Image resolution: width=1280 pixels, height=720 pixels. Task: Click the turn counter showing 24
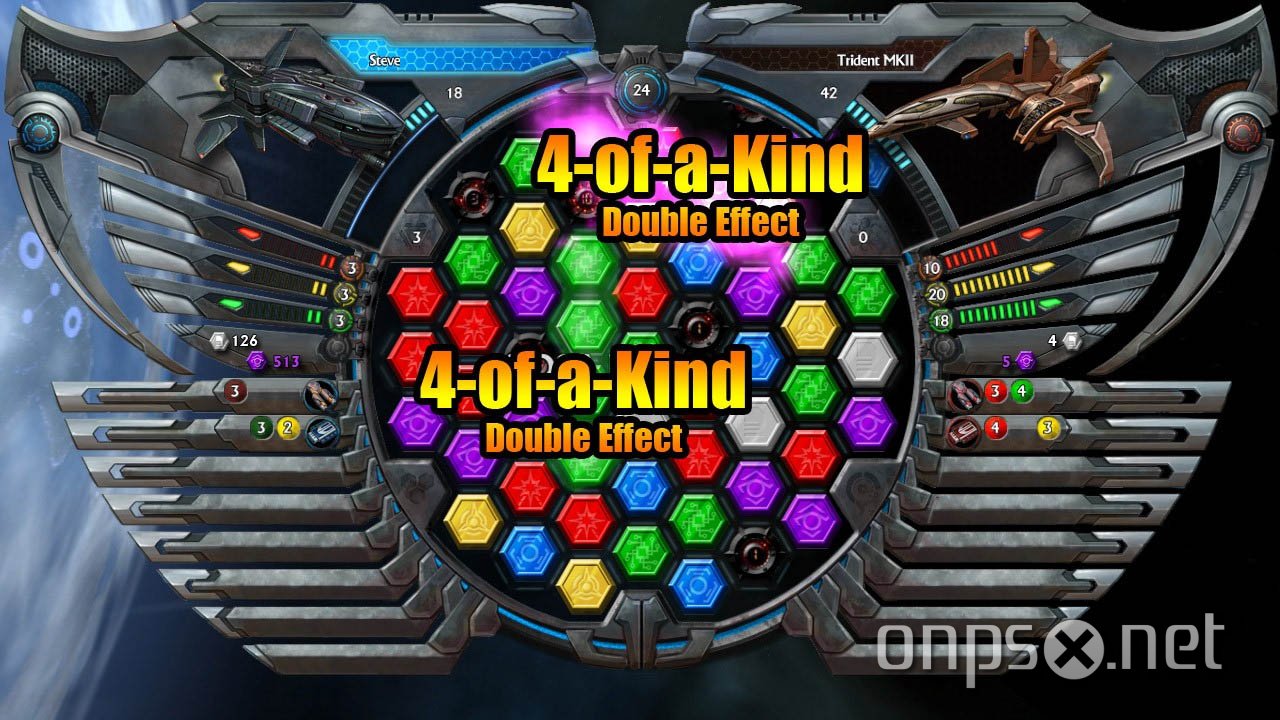(640, 88)
